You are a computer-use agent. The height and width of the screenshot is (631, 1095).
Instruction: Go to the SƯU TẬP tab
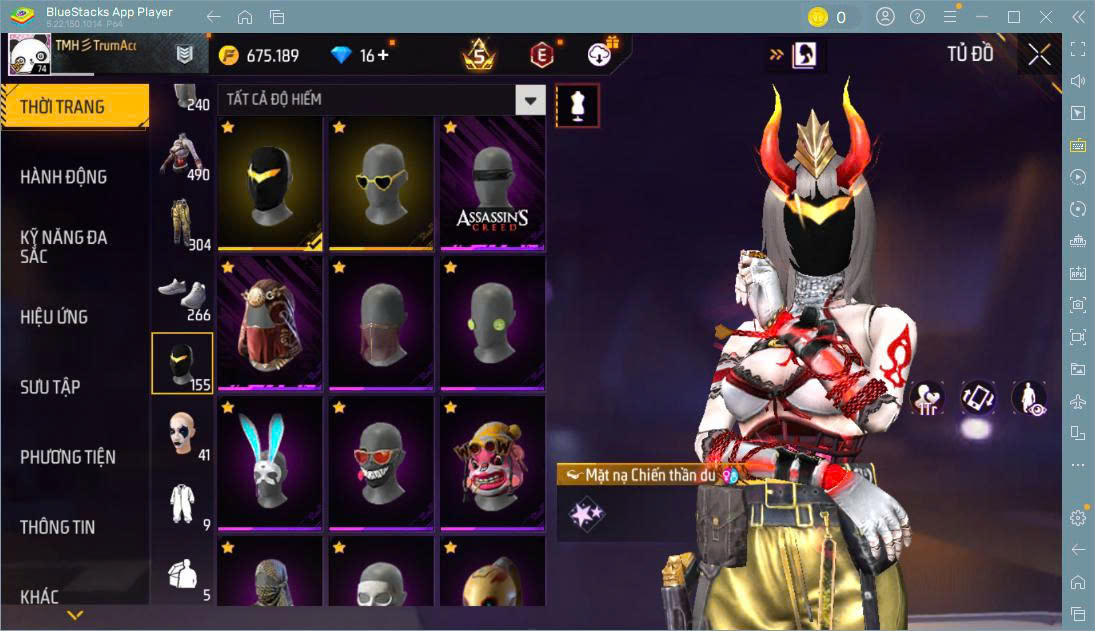(x=50, y=387)
